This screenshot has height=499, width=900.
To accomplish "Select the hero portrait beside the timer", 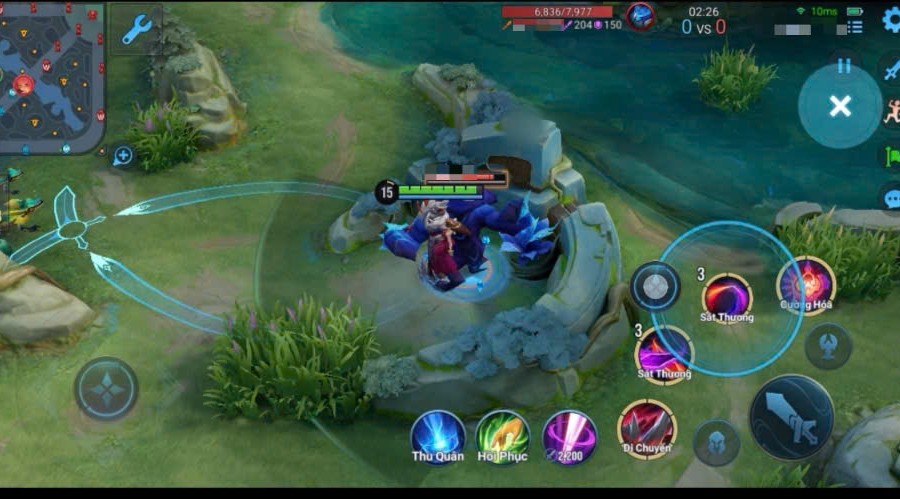I will click(x=640, y=17).
